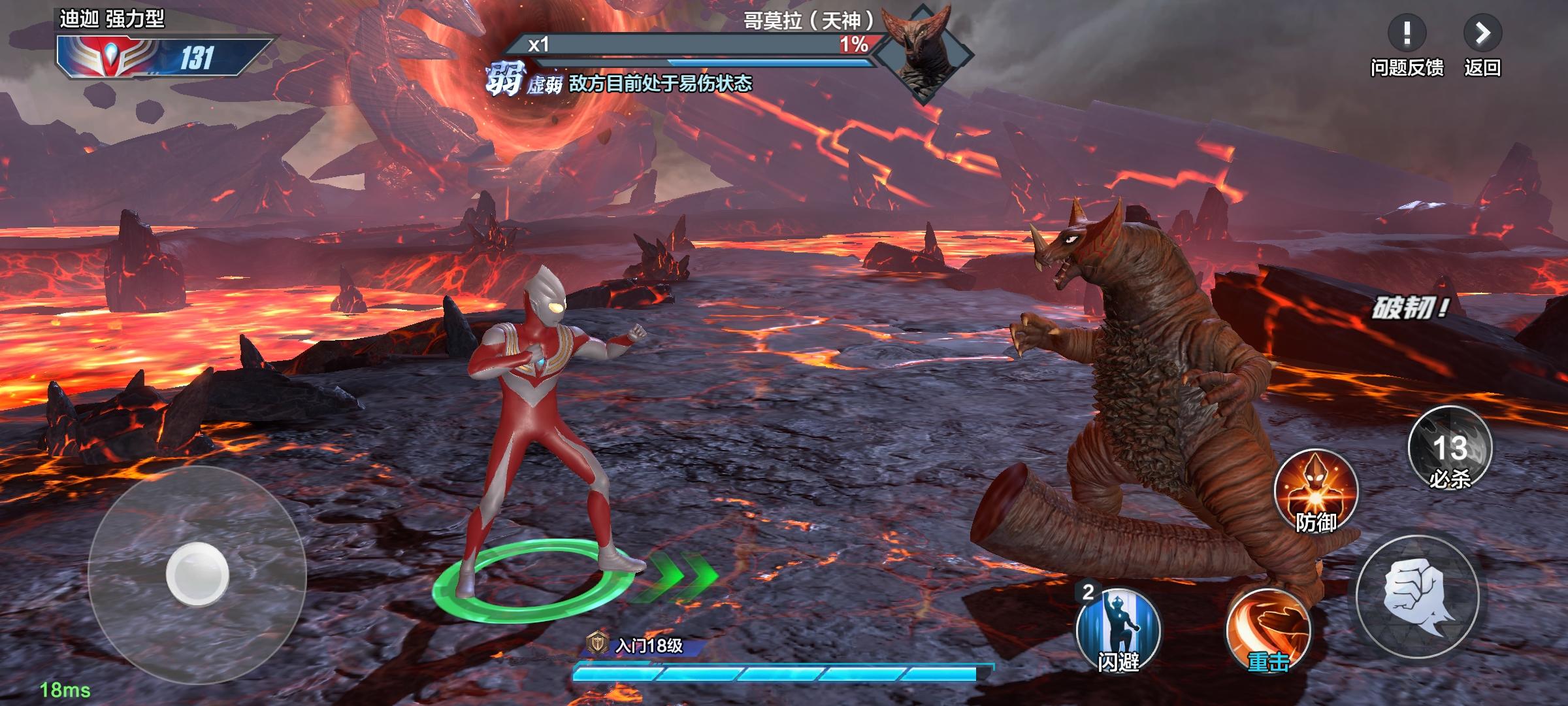Select the 哥莫拉 boss portrait
The height and width of the screenshot is (706, 1568).
[923, 52]
